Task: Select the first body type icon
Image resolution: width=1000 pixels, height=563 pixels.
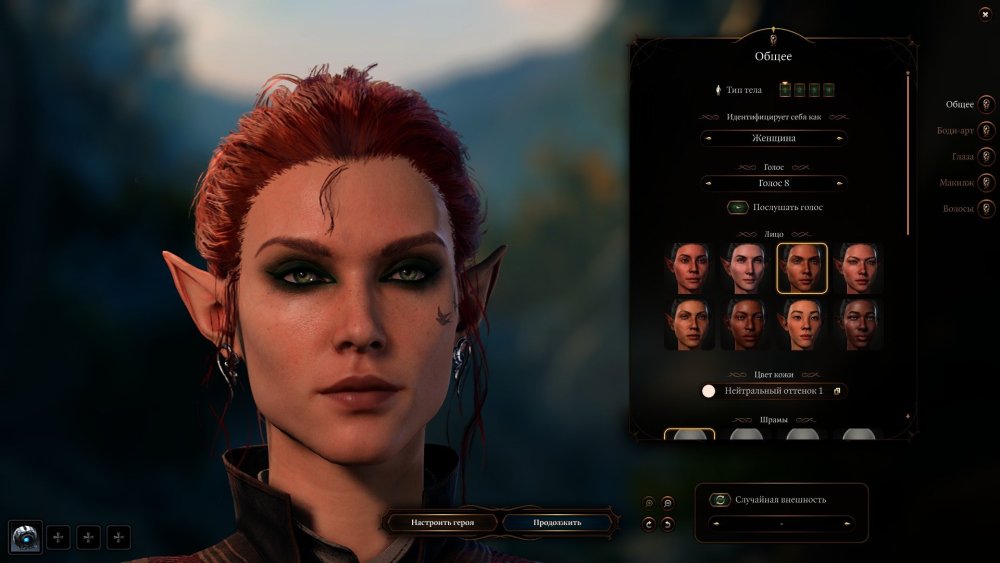Action: click(785, 90)
